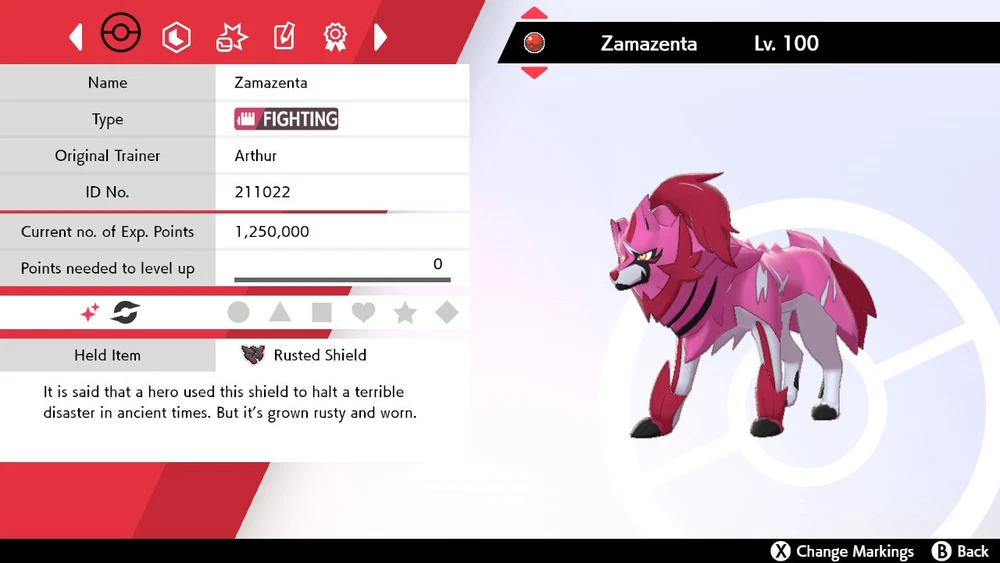Show the trainer memo tab
Viewport: 1000px width, 563px height.
284,38
